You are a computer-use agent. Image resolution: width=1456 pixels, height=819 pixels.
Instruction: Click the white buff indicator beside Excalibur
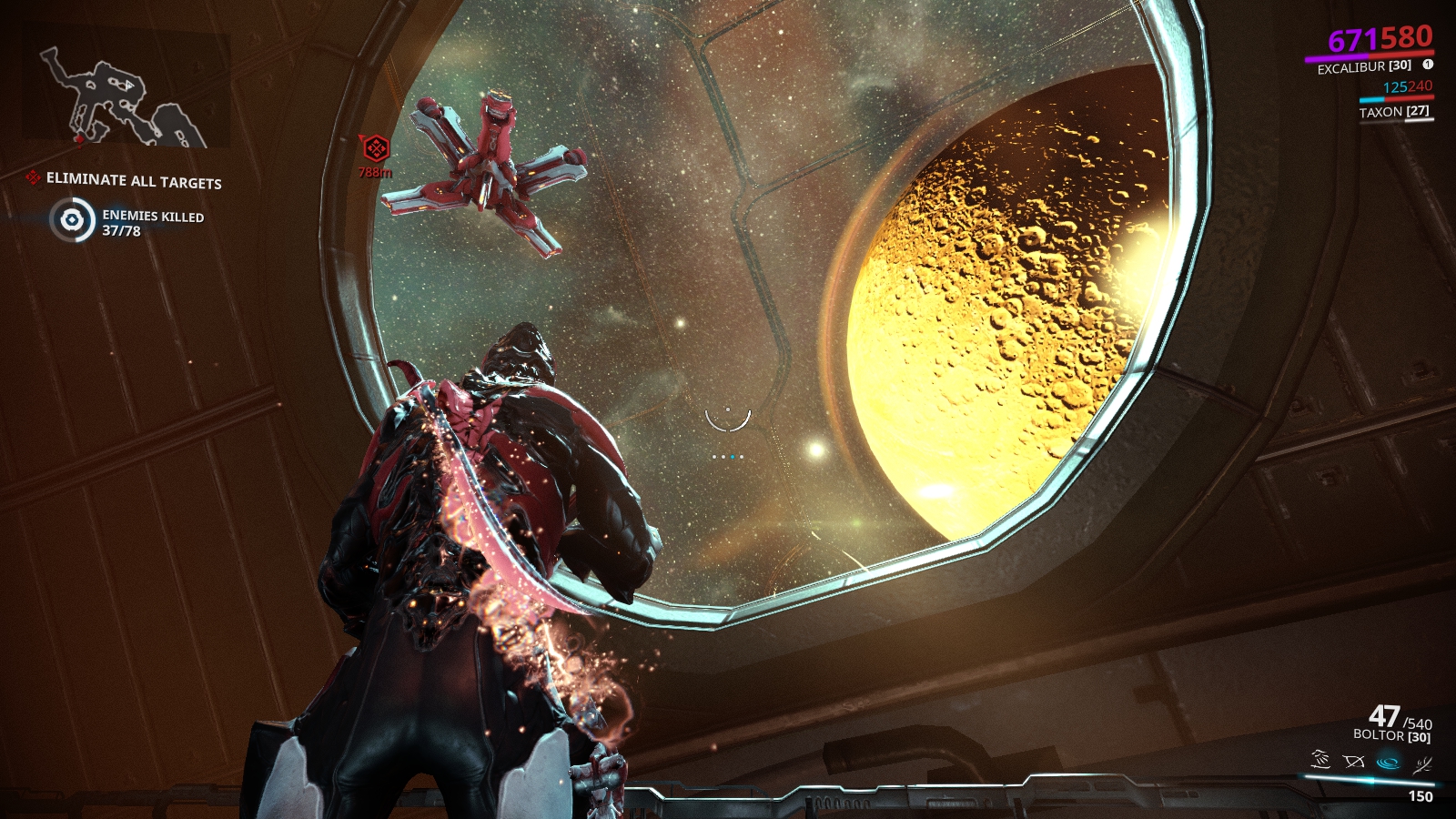coord(1428,65)
